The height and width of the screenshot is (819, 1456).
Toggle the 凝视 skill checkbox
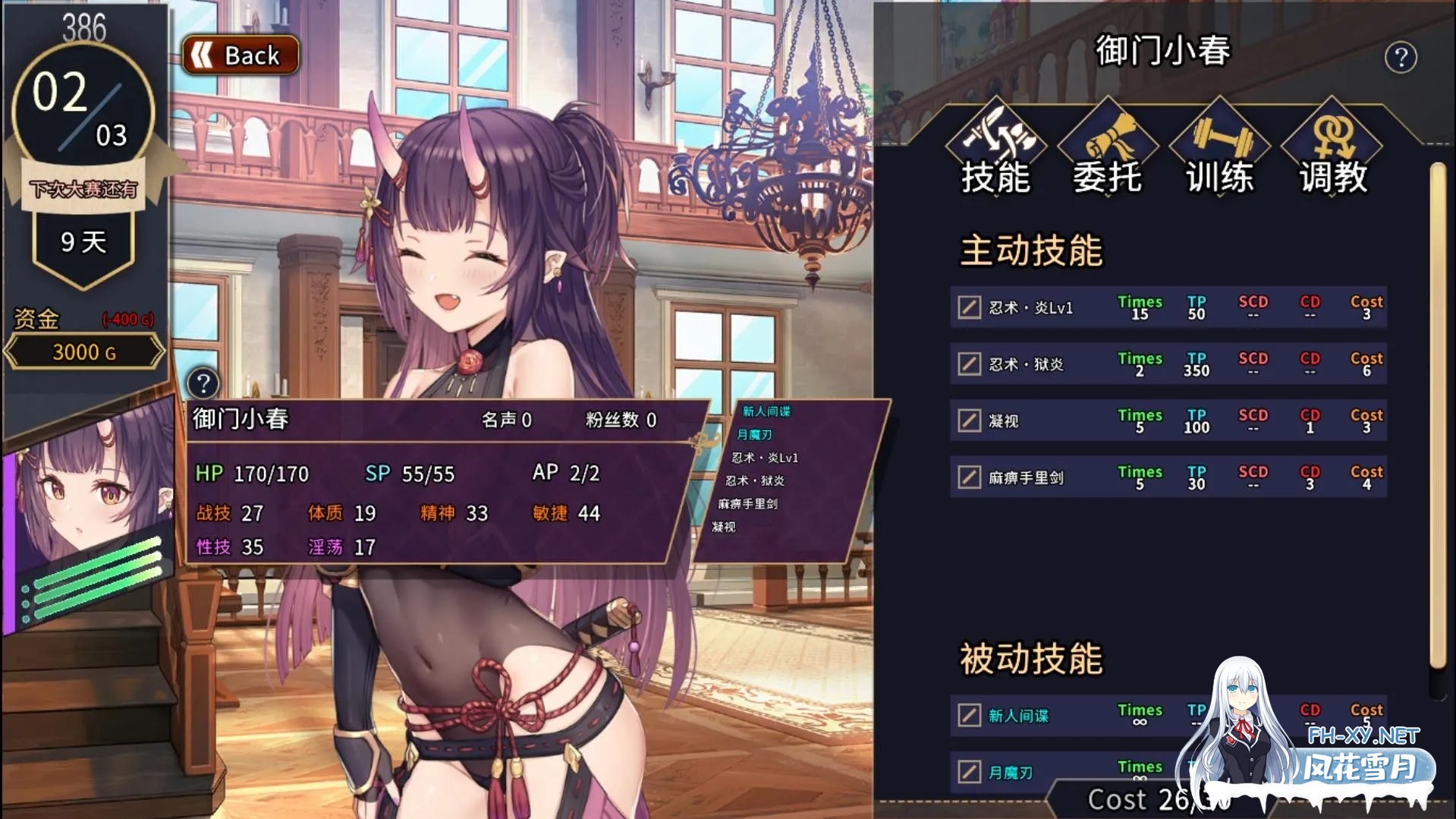tap(969, 421)
